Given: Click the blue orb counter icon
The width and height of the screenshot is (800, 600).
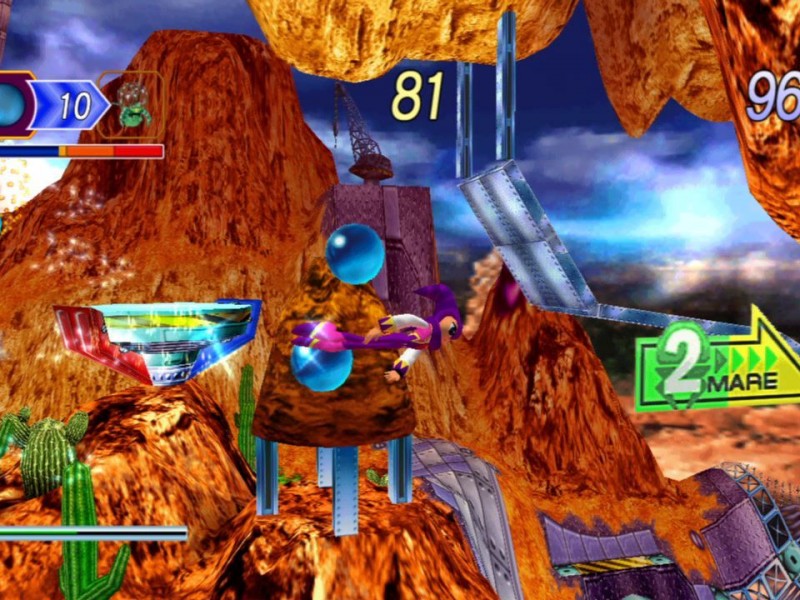Looking at the screenshot, I should pyautogui.click(x=12, y=105).
